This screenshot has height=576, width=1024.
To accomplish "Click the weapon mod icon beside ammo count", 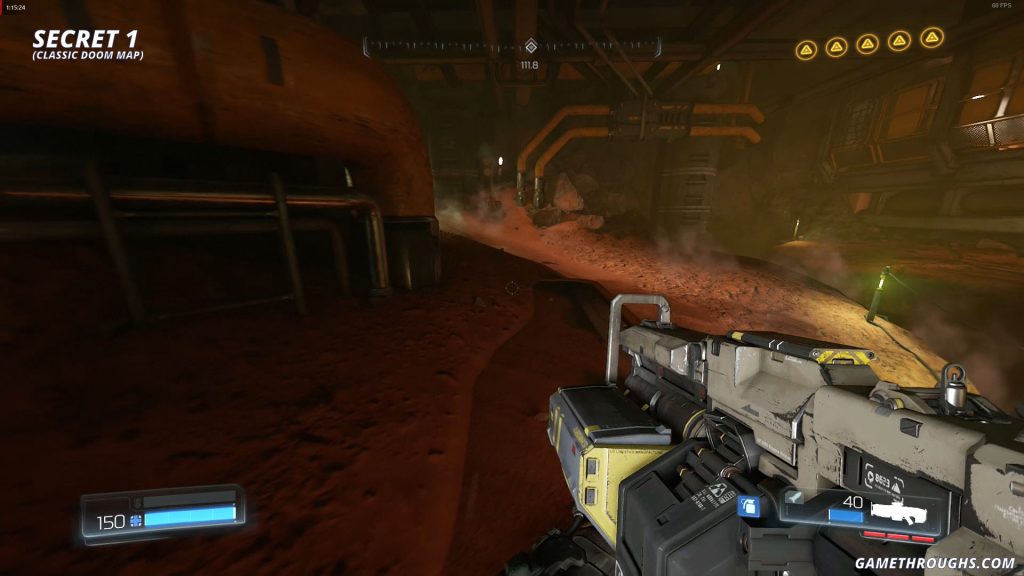I will click(x=793, y=496).
